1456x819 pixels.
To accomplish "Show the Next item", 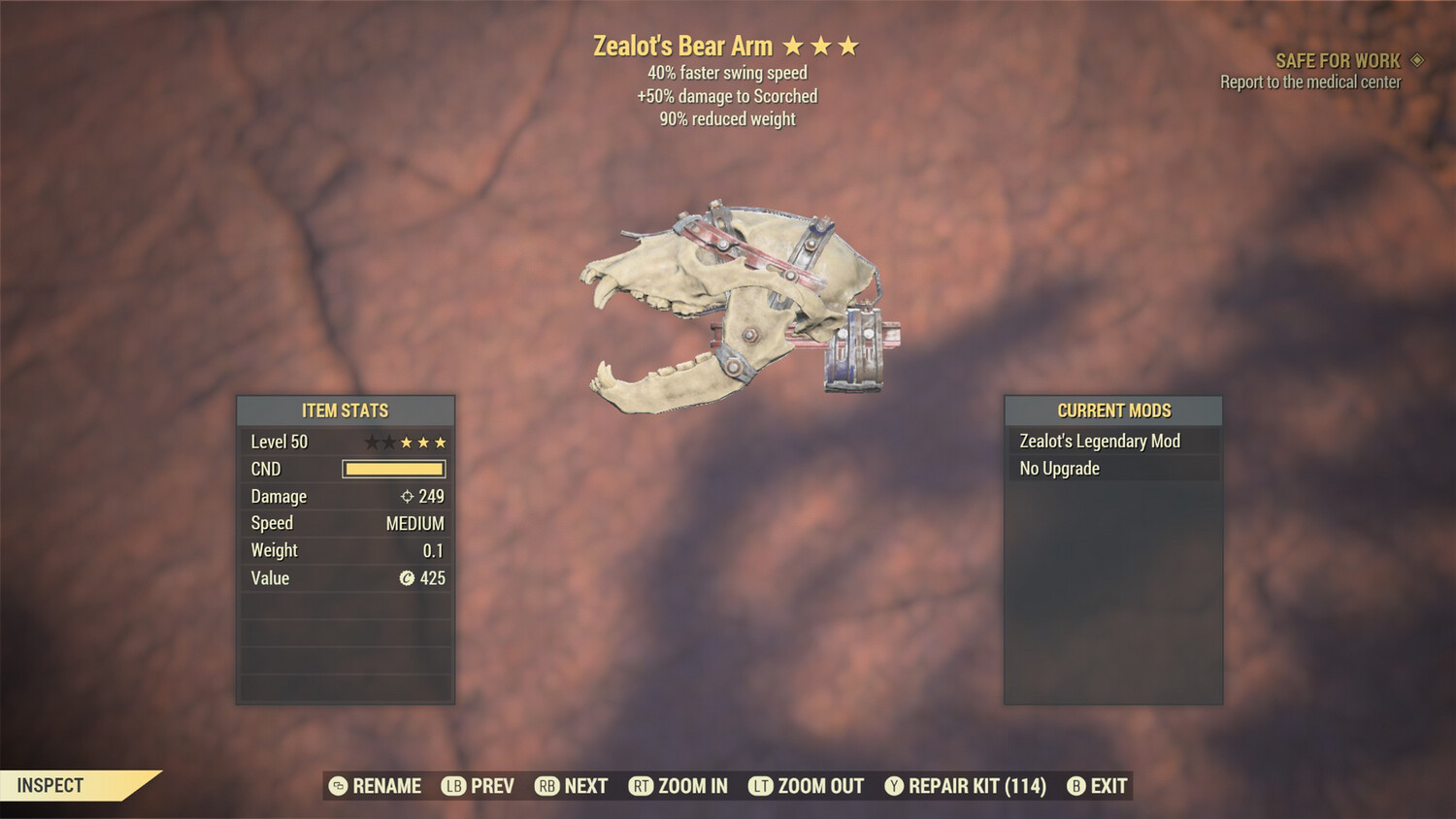I will [572, 786].
